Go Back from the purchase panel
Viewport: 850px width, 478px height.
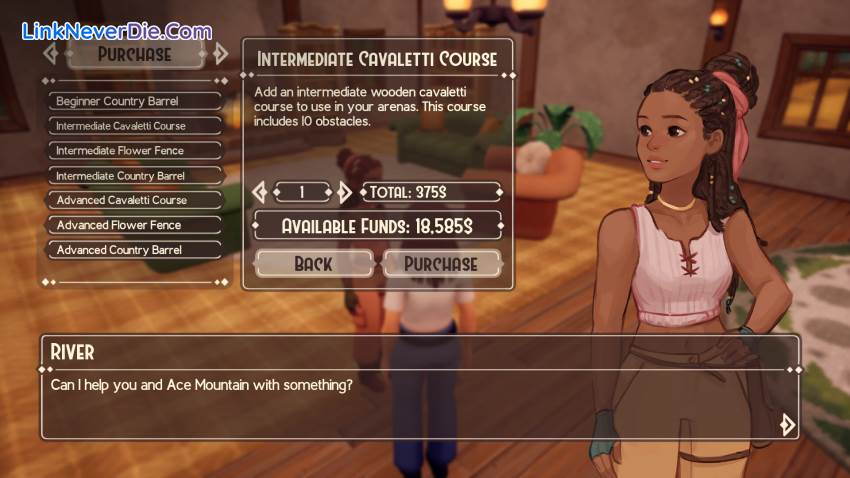(313, 264)
